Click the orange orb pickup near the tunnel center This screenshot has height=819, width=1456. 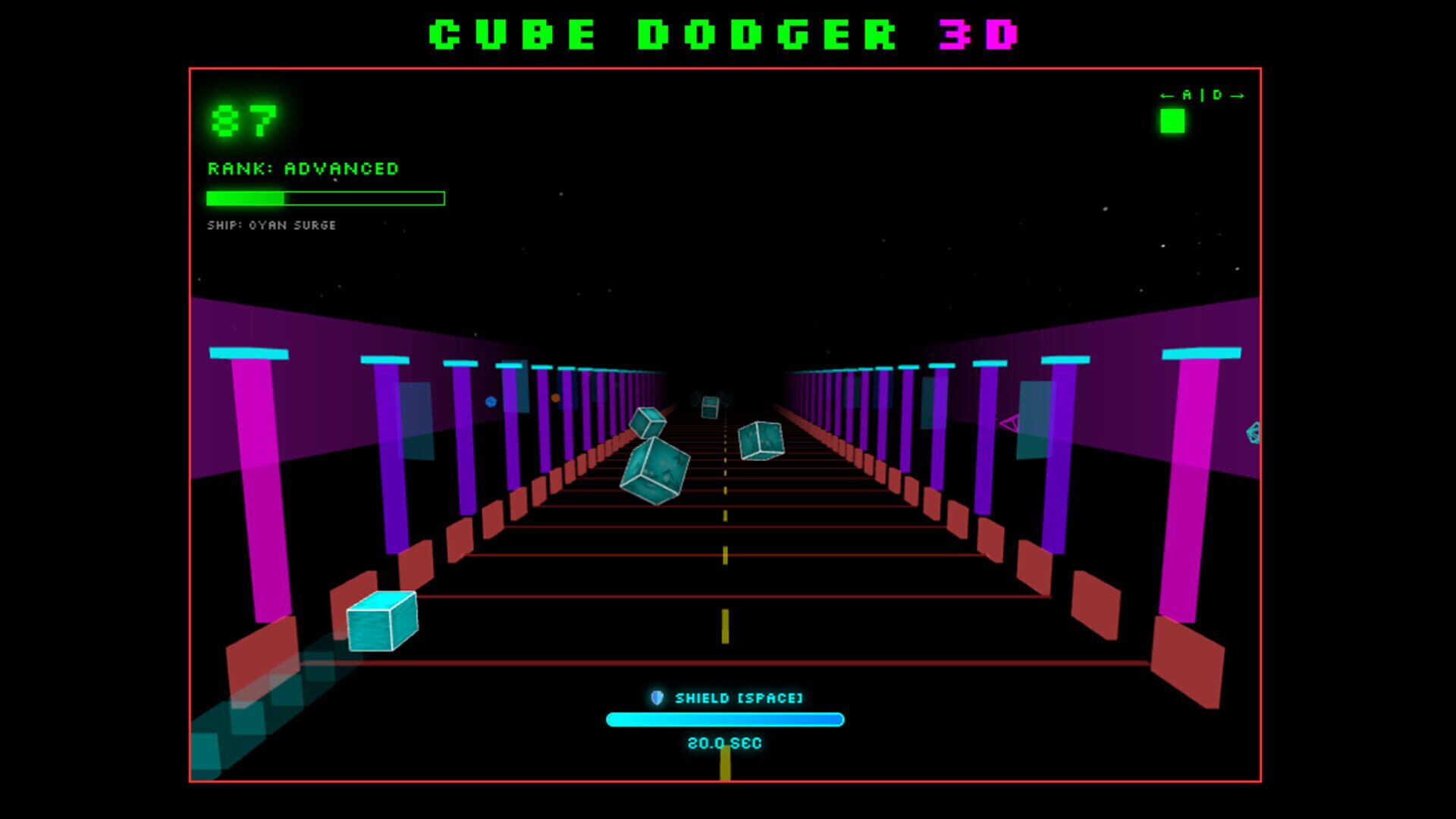coord(555,397)
